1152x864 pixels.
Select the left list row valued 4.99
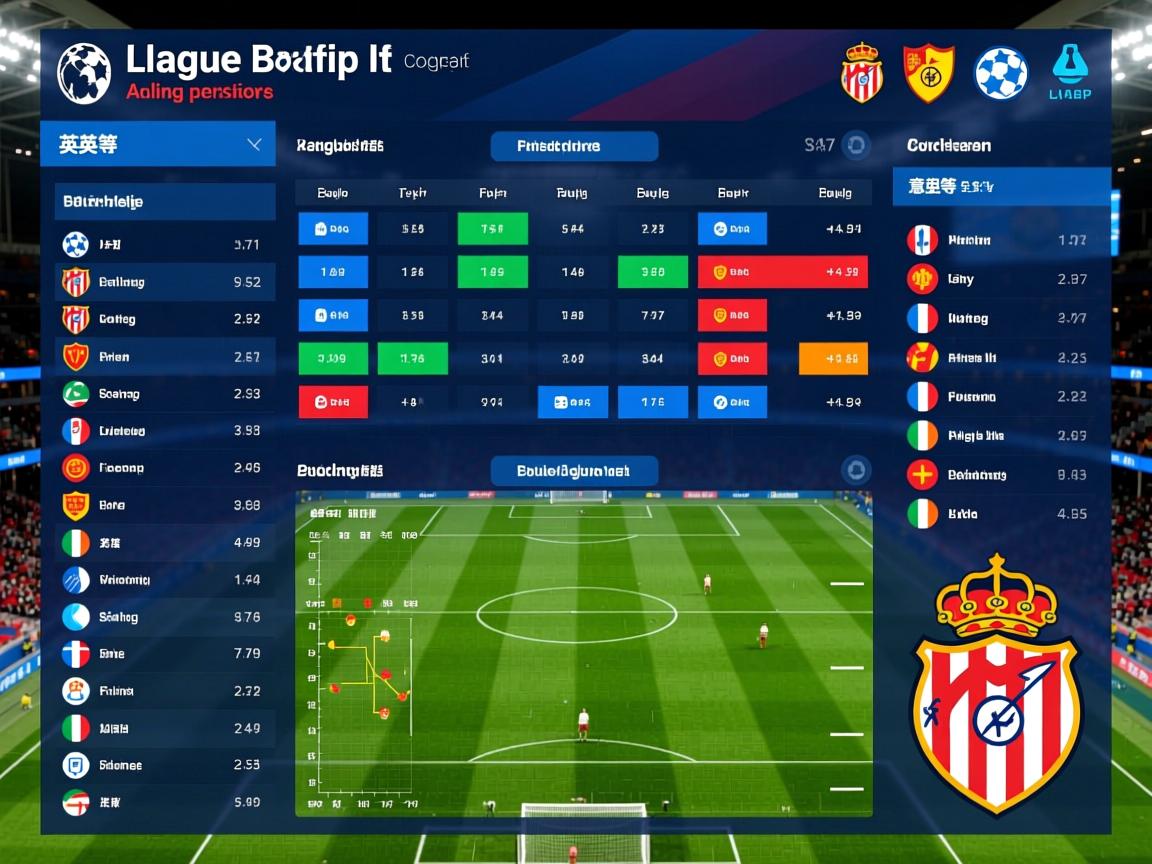coord(165,542)
